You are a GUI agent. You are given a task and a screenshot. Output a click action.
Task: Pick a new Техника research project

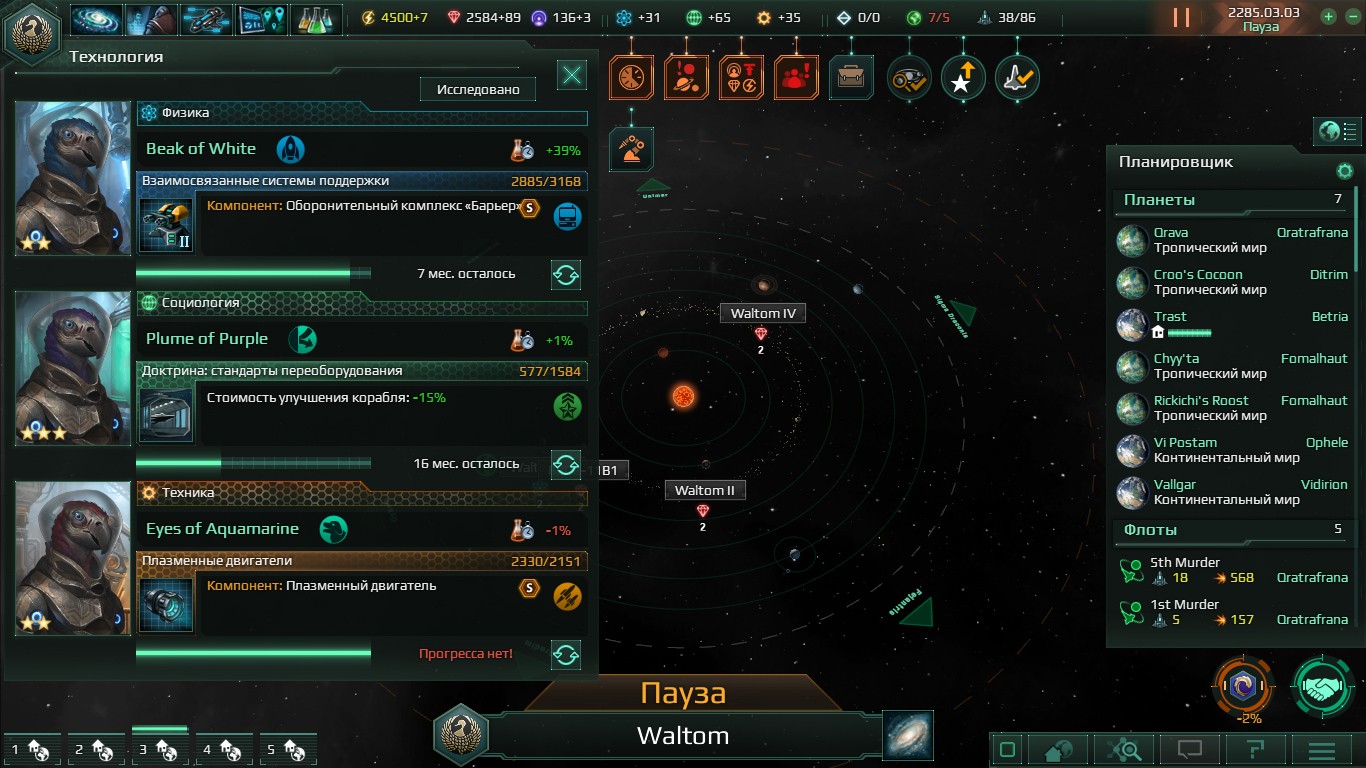pyautogui.click(x=566, y=655)
